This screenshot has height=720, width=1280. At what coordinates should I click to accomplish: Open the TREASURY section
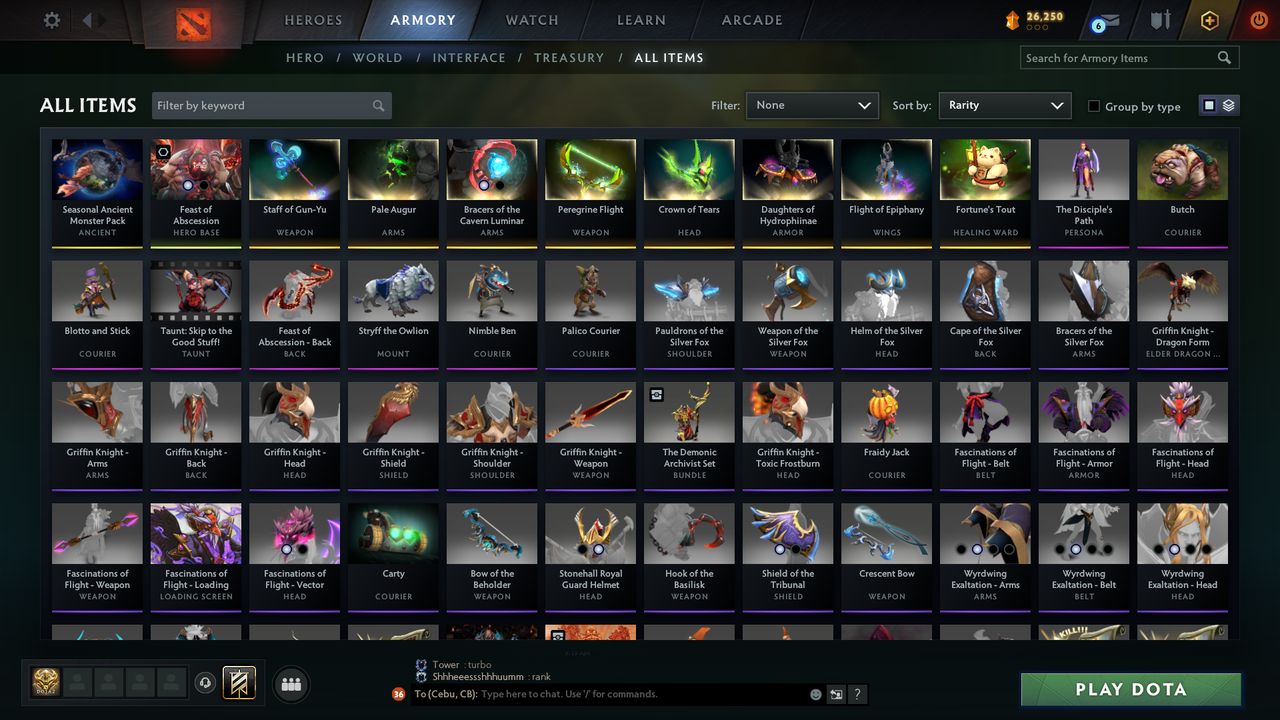coord(569,57)
